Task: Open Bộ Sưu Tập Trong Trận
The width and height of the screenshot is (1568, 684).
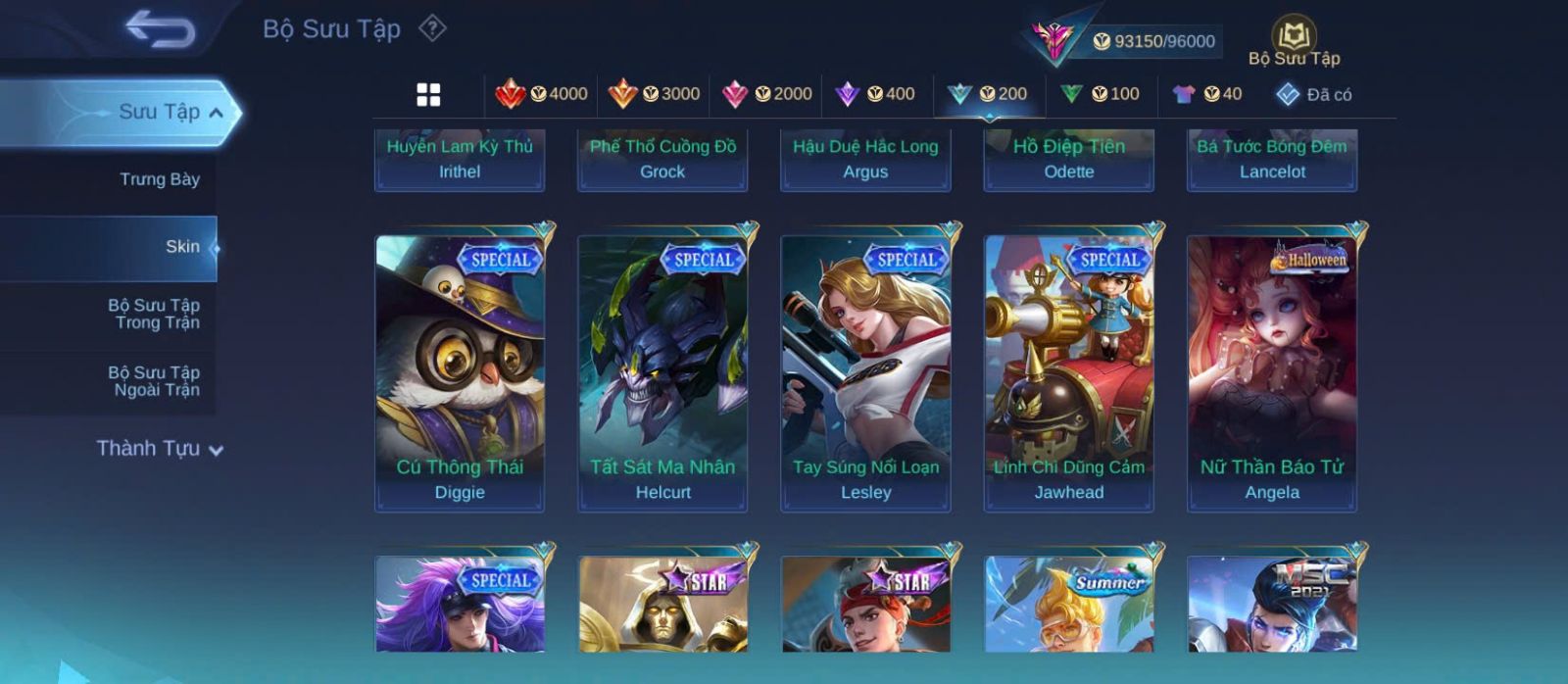Action: pos(154,314)
